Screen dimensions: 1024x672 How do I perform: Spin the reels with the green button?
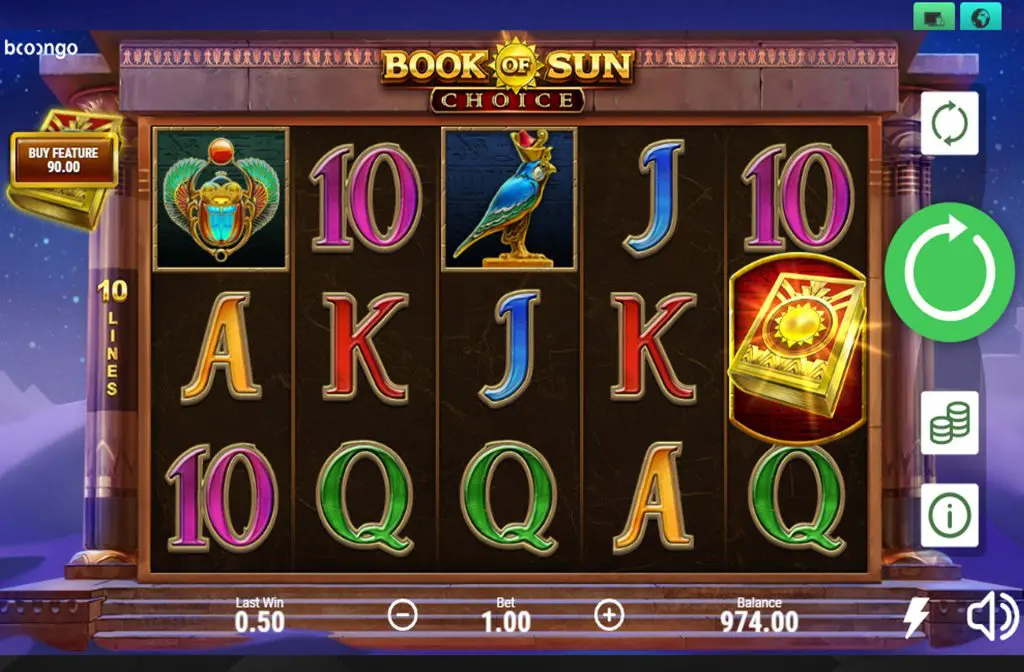(949, 271)
